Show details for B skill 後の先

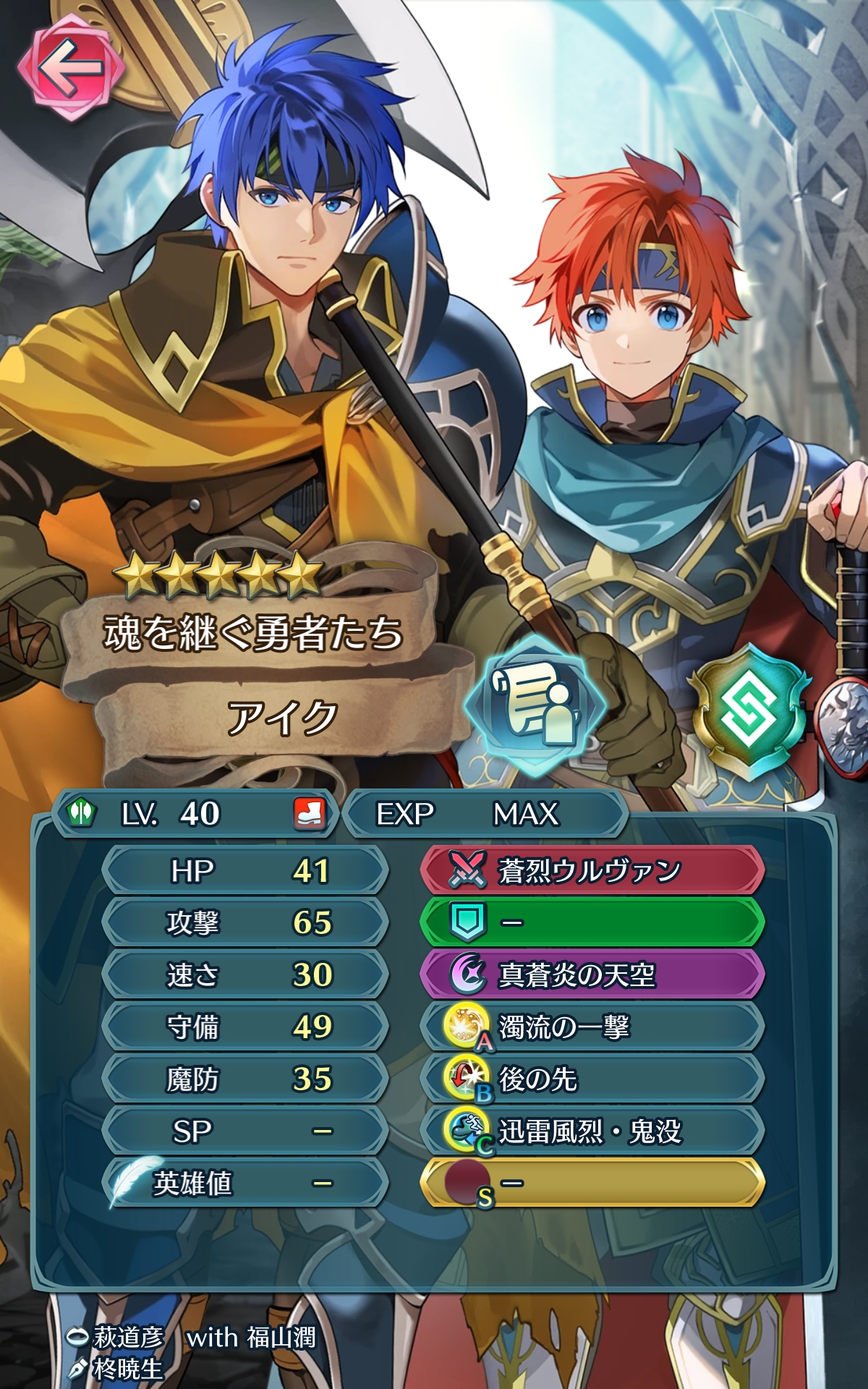[x=592, y=1079]
